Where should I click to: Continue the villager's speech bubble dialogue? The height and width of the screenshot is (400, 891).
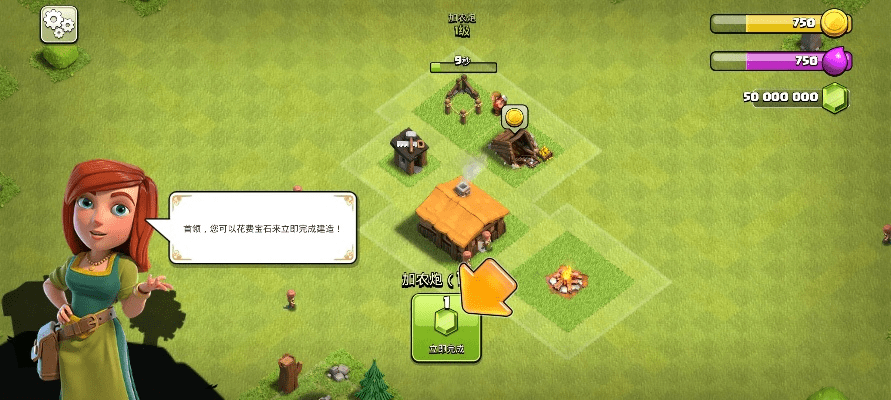click(264, 228)
